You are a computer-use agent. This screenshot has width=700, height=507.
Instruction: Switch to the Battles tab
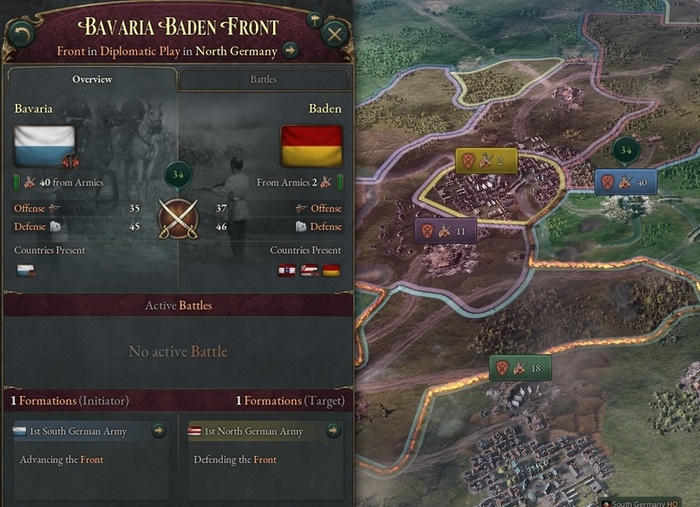click(x=263, y=79)
